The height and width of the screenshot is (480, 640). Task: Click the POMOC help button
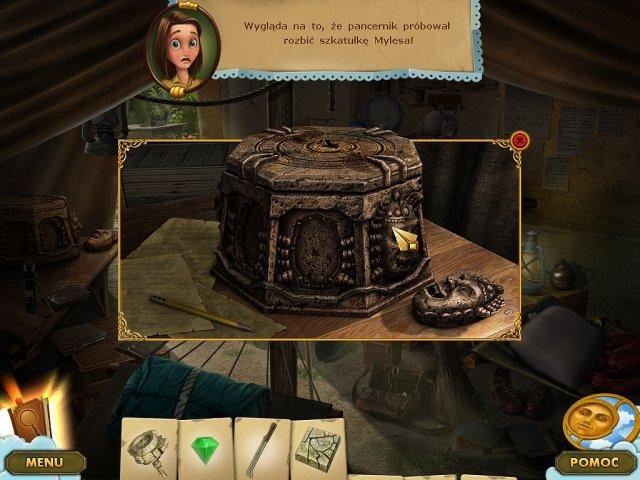594,462
